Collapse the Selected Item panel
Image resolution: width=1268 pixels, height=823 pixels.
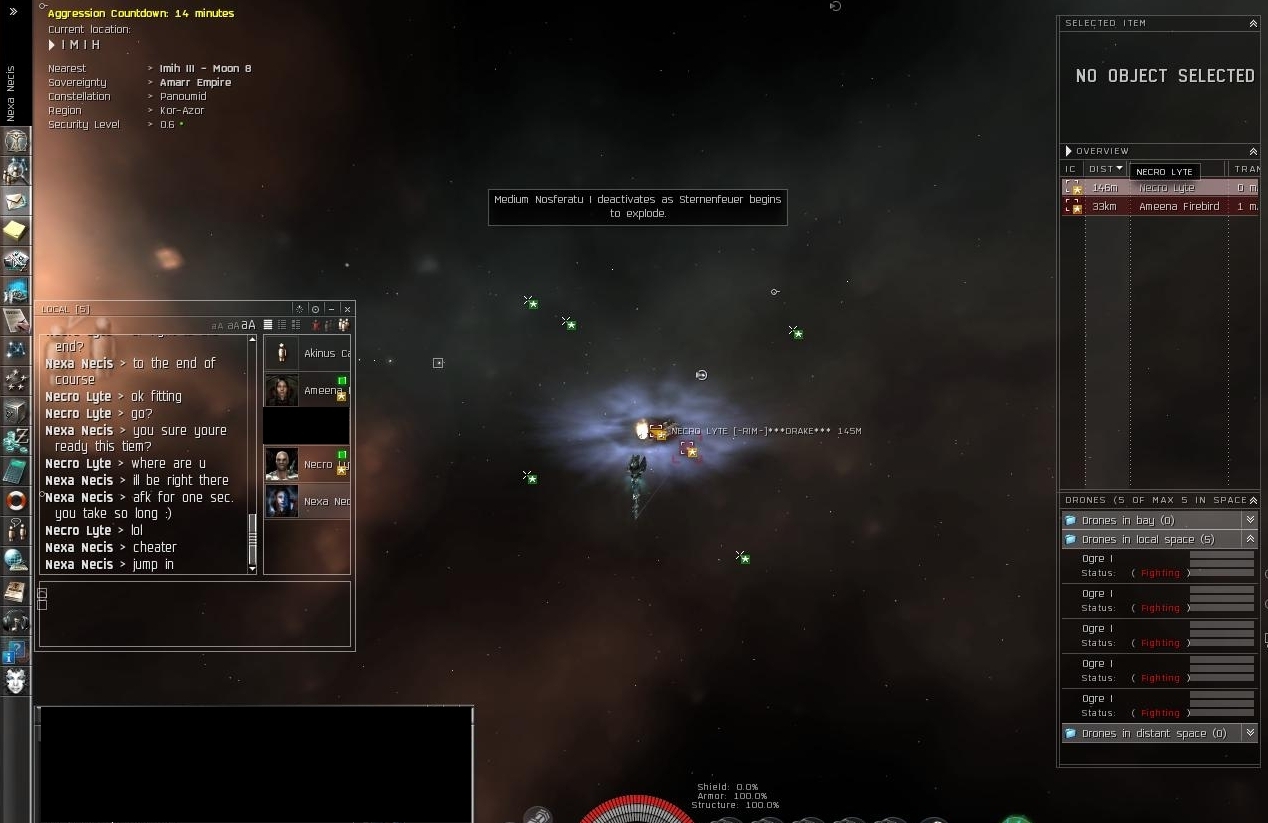(x=1253, y=23)
